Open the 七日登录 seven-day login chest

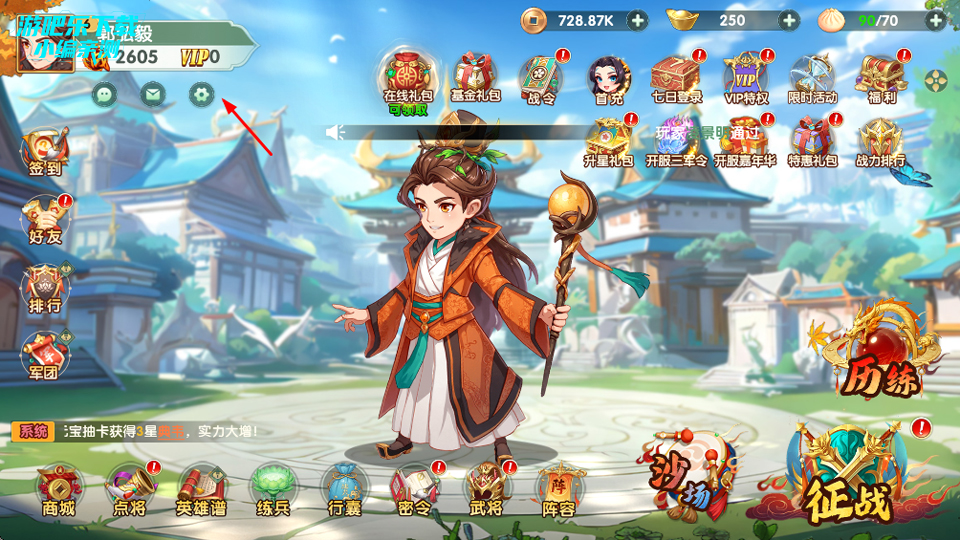pyautogui.click(x=676, y=76)
